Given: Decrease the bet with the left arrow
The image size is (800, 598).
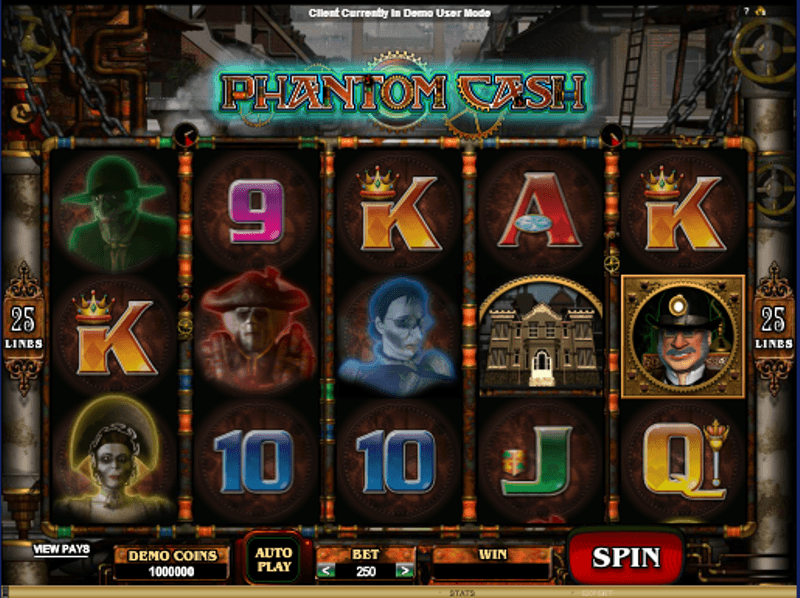Looking at the screenshot, I should click(323, 571).
